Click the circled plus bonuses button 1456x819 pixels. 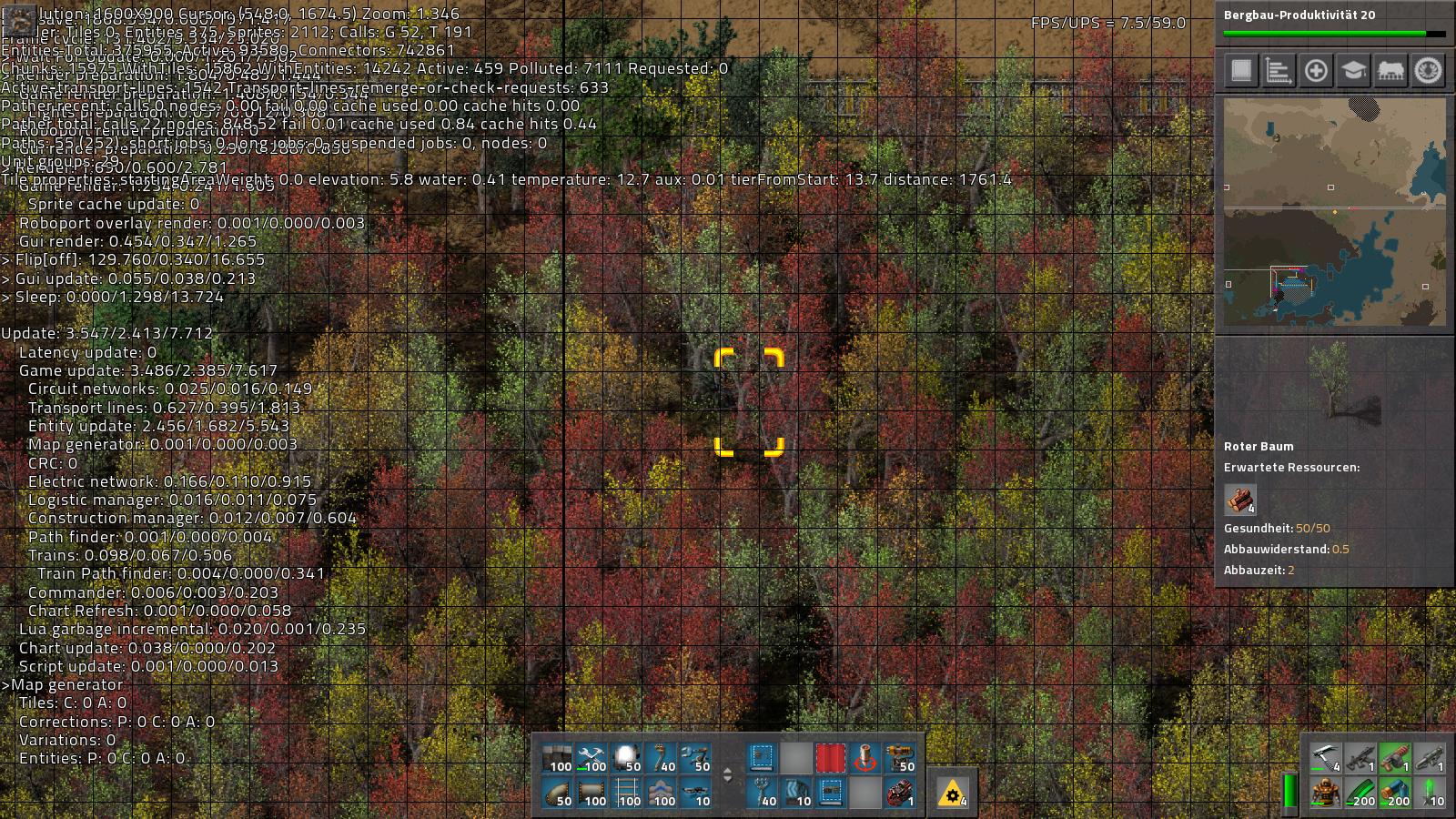click(1316, 70)
